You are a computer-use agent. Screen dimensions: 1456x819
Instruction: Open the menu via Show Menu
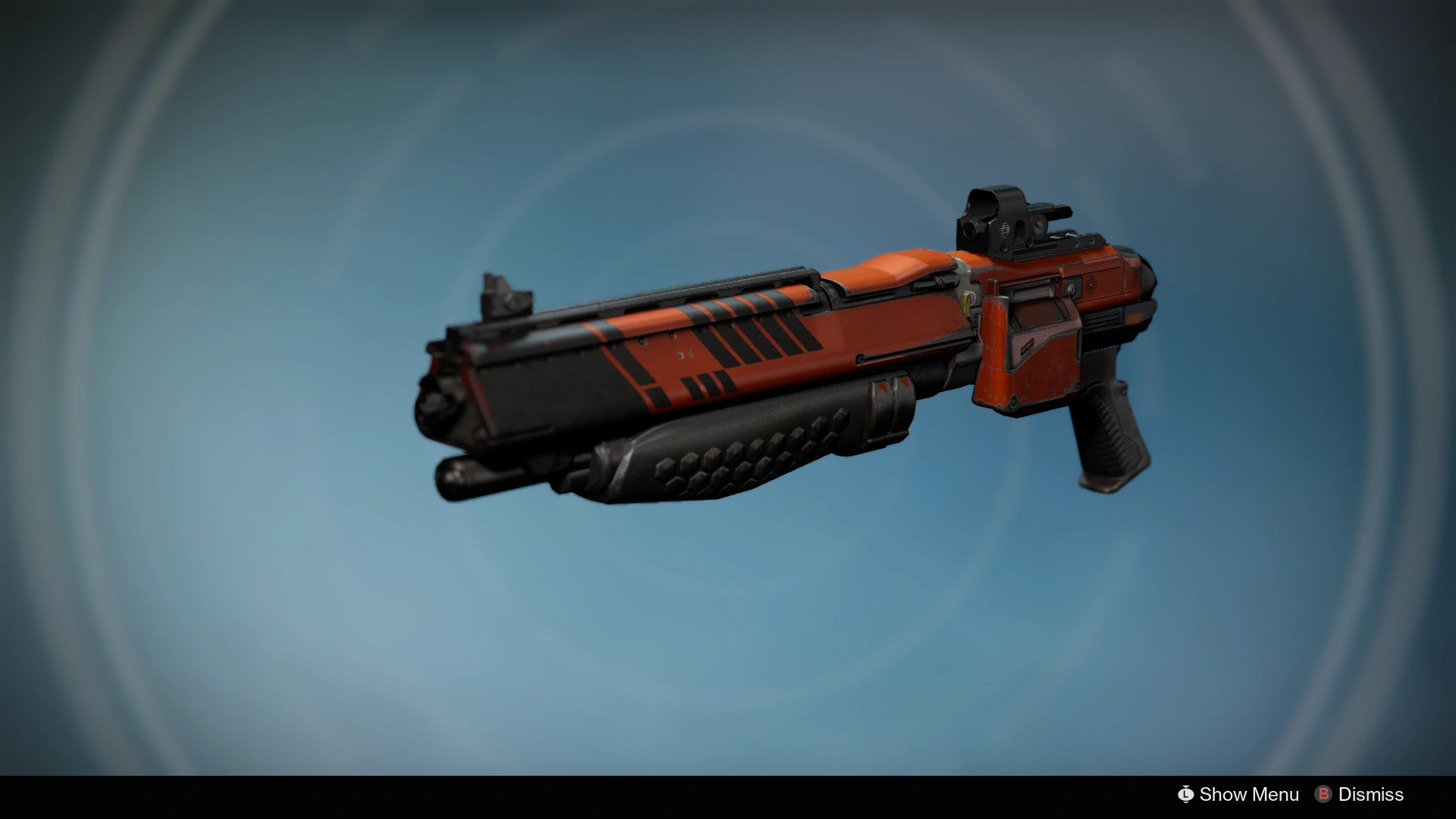tap(1244, 795)
